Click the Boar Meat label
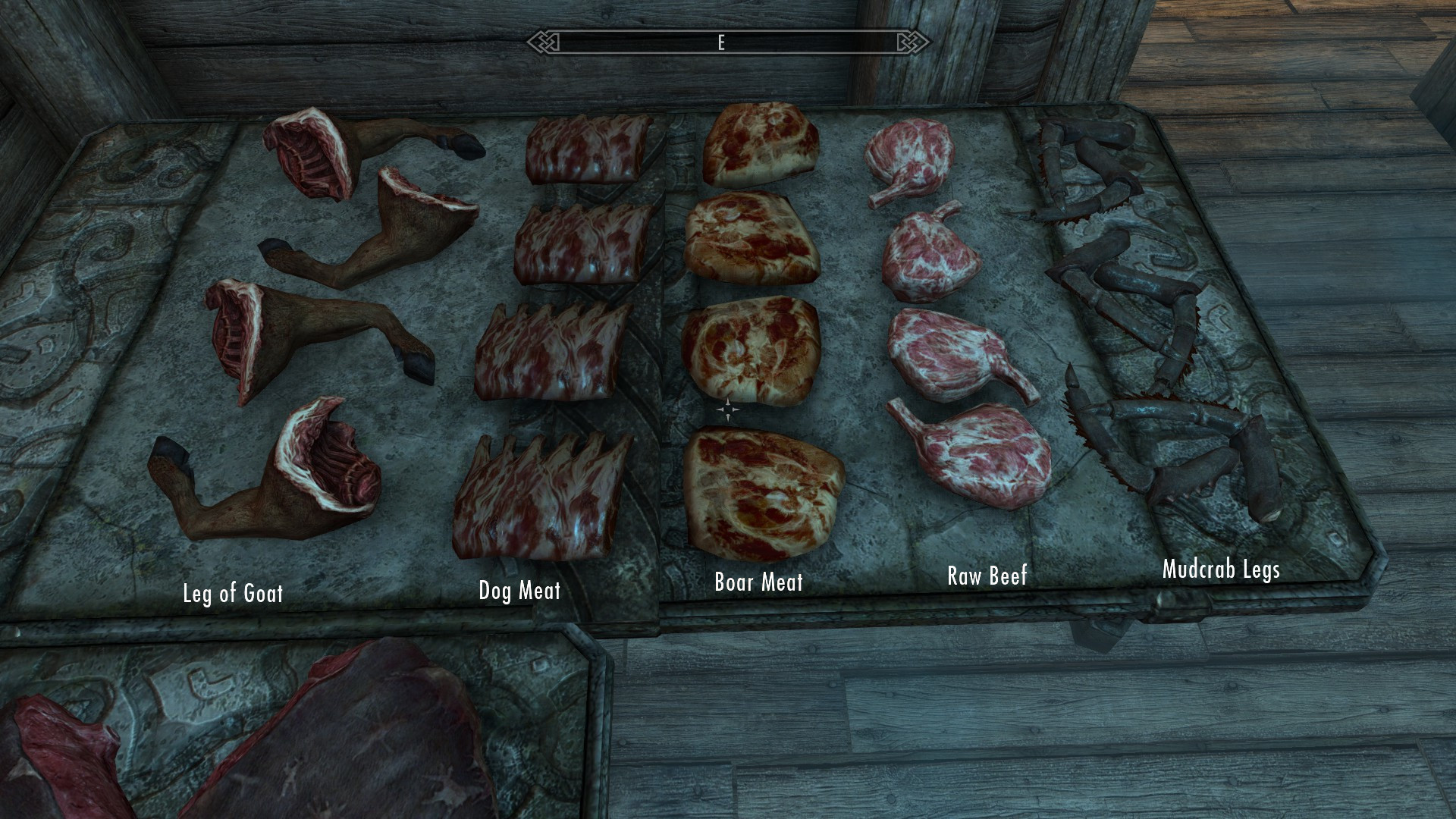The image size is (1456, 819). click(x=759, y=583)
